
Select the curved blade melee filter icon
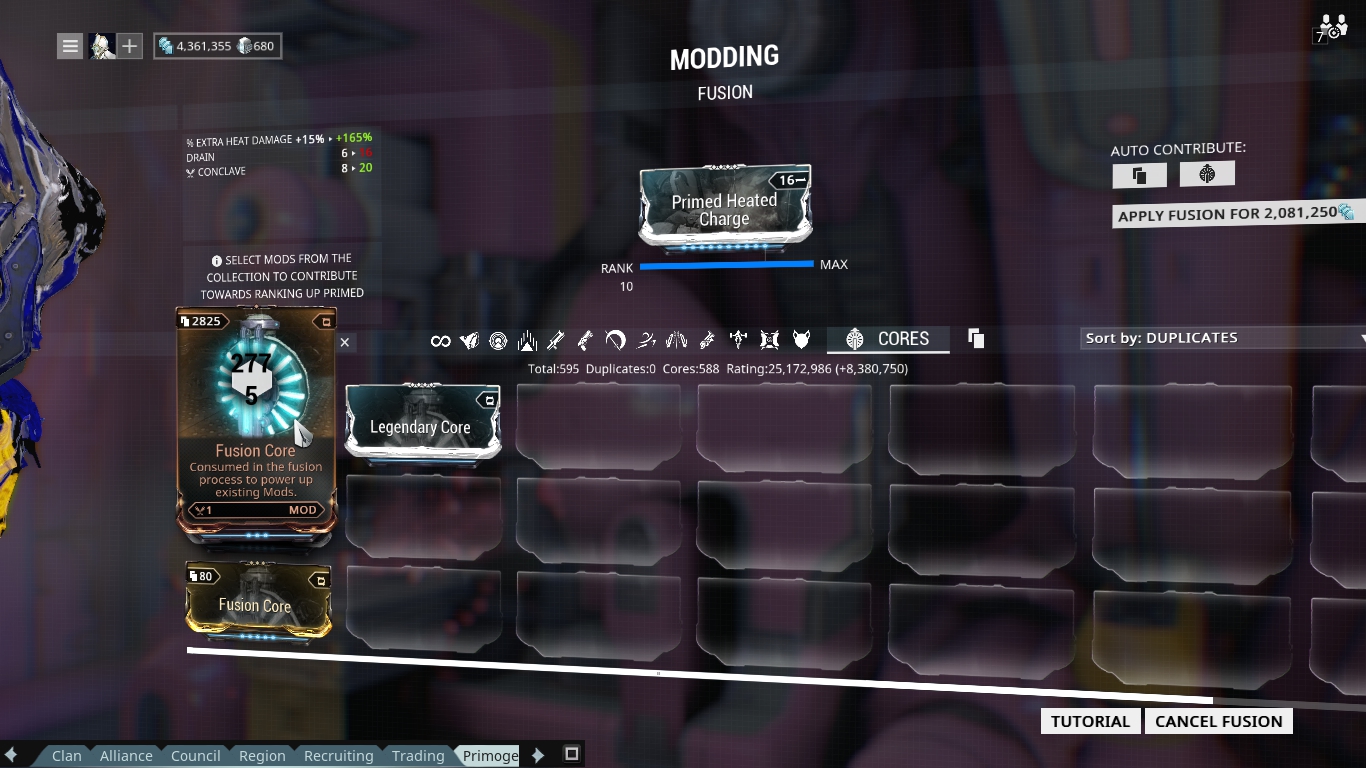pyautogui.click(x=645, y=340)
